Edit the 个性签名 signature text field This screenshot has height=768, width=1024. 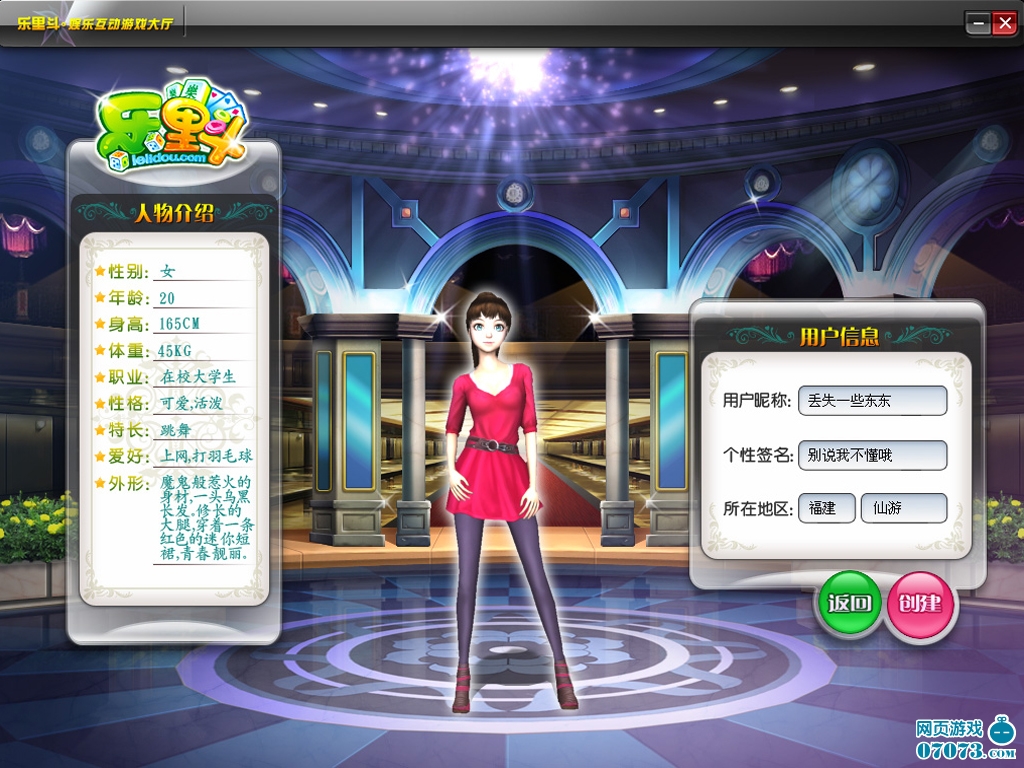click(x=872, y=455)
